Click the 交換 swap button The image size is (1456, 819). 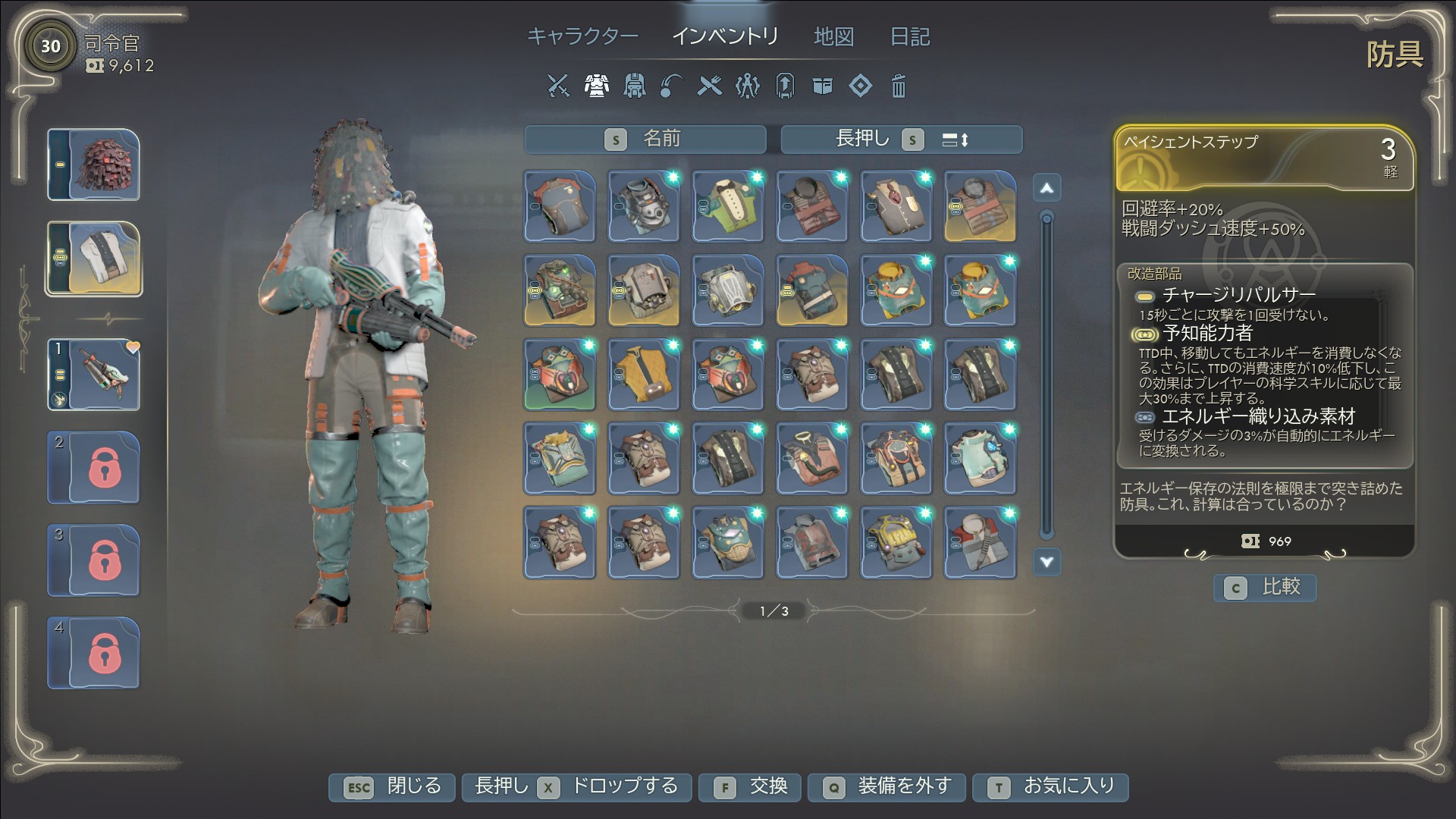tap(752, 787)
